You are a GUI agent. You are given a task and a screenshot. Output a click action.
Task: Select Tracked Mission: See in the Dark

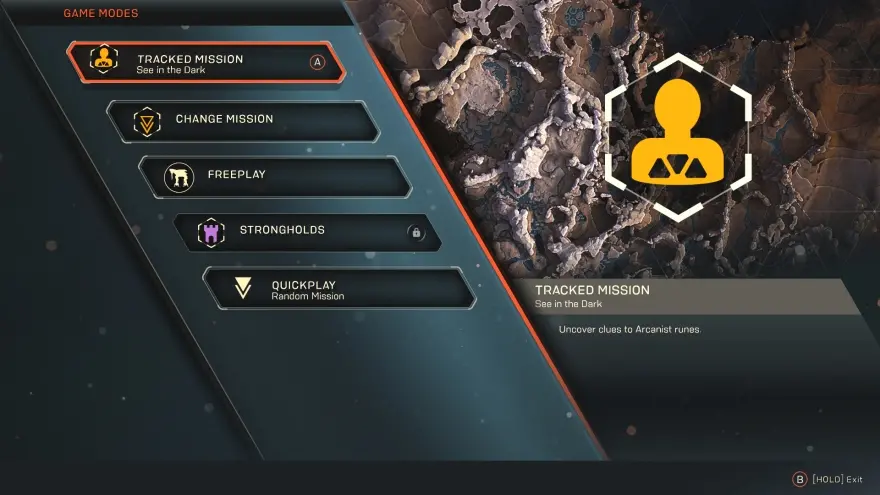click(206, 63)
